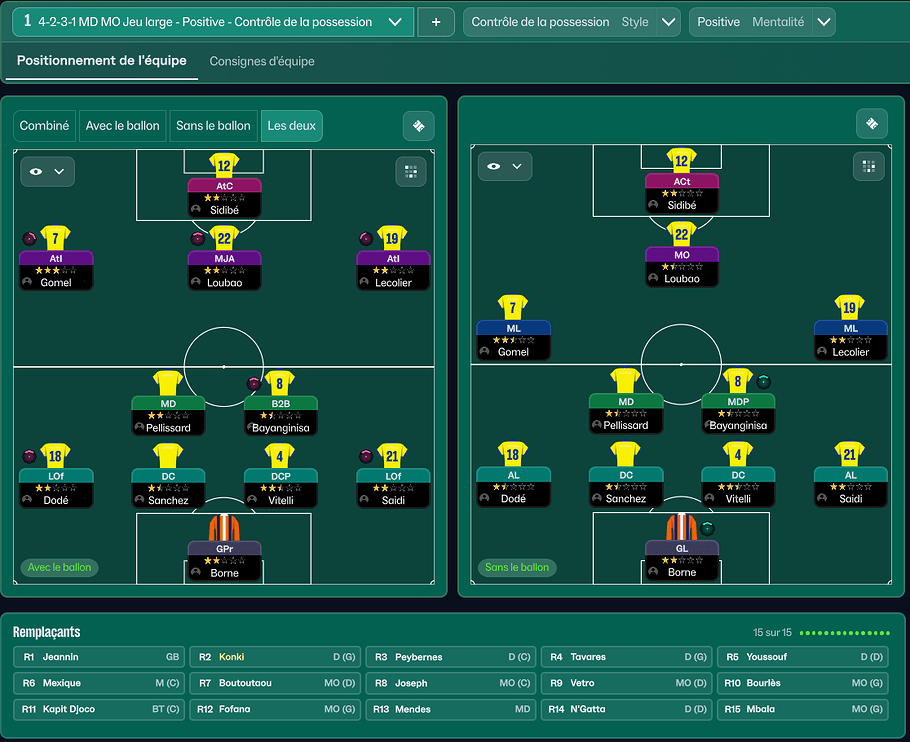Show the Avec le ballon view
Screen dimensions: 910x742
[x=123, y=126]
